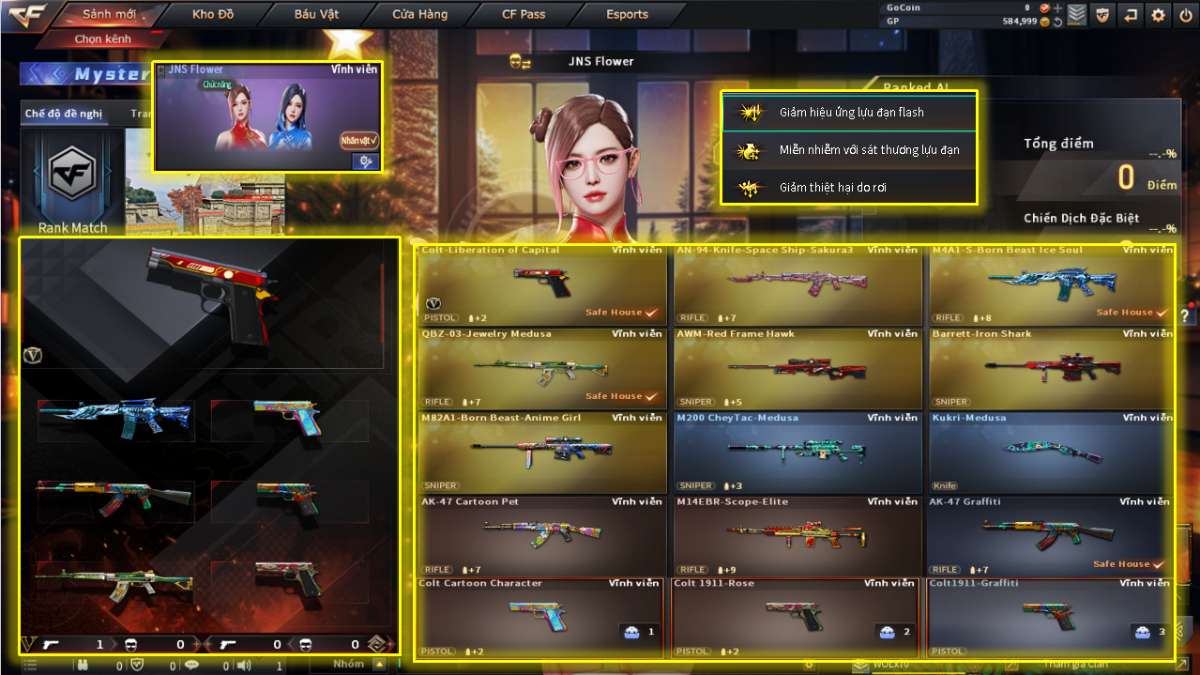Select the Rank Match mode tile
Screen dimensions: 1200x675
(72, 185)
